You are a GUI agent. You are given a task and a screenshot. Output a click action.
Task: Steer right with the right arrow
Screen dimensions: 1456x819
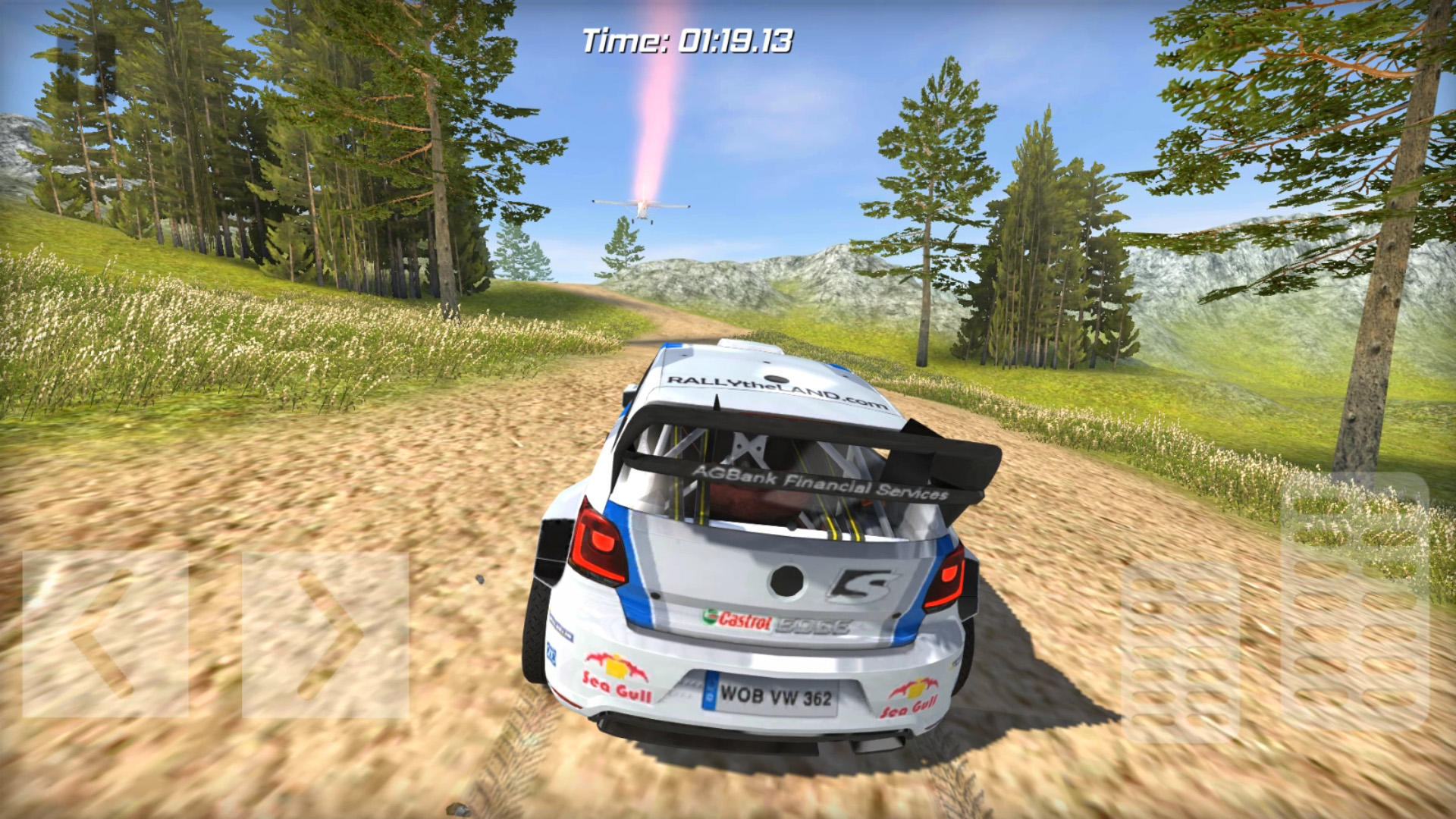tap(325, 634)
